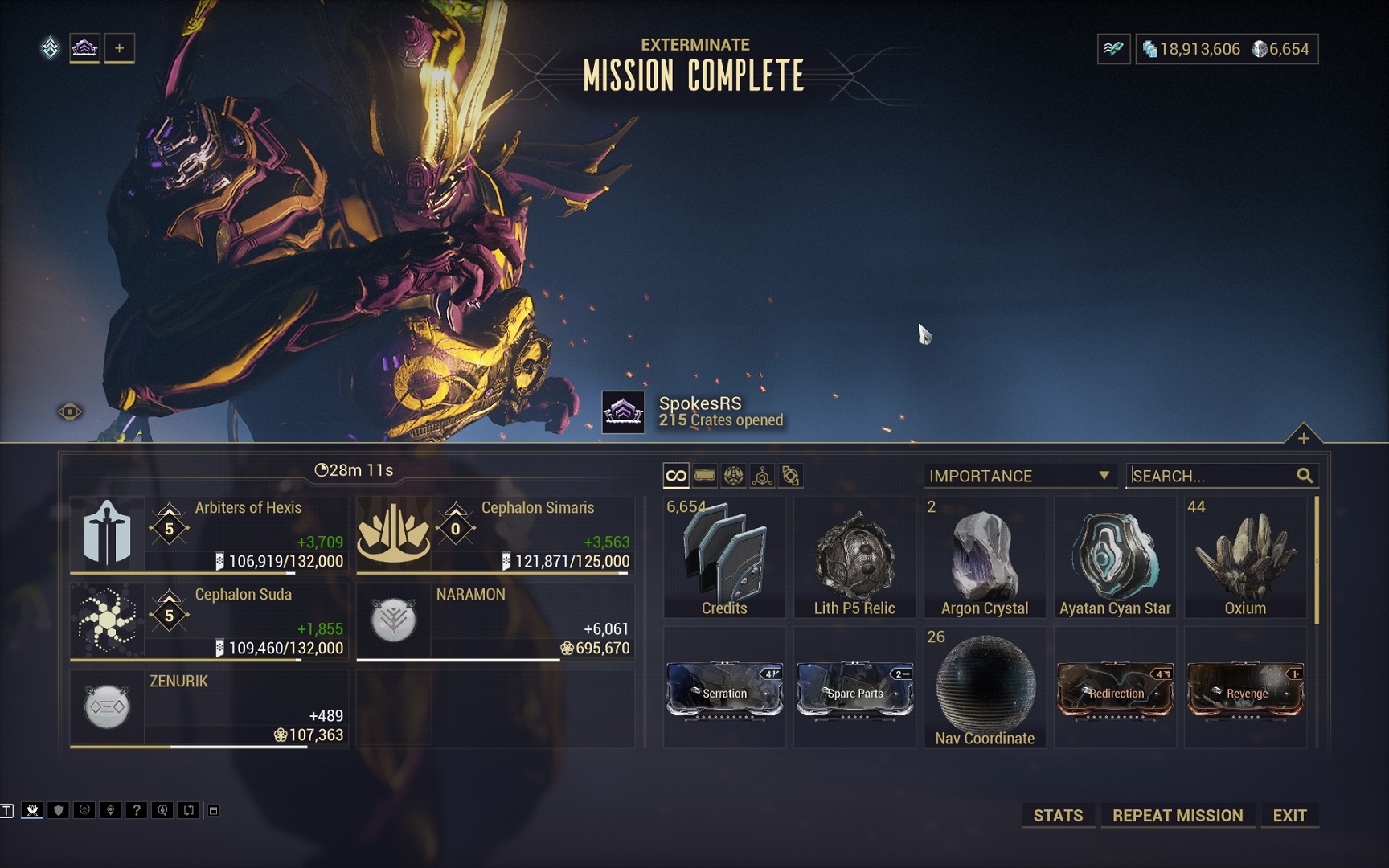Inspect the Revenge mod card
The height and width of the screenshot is (868, 1389).
[1245, 689]
